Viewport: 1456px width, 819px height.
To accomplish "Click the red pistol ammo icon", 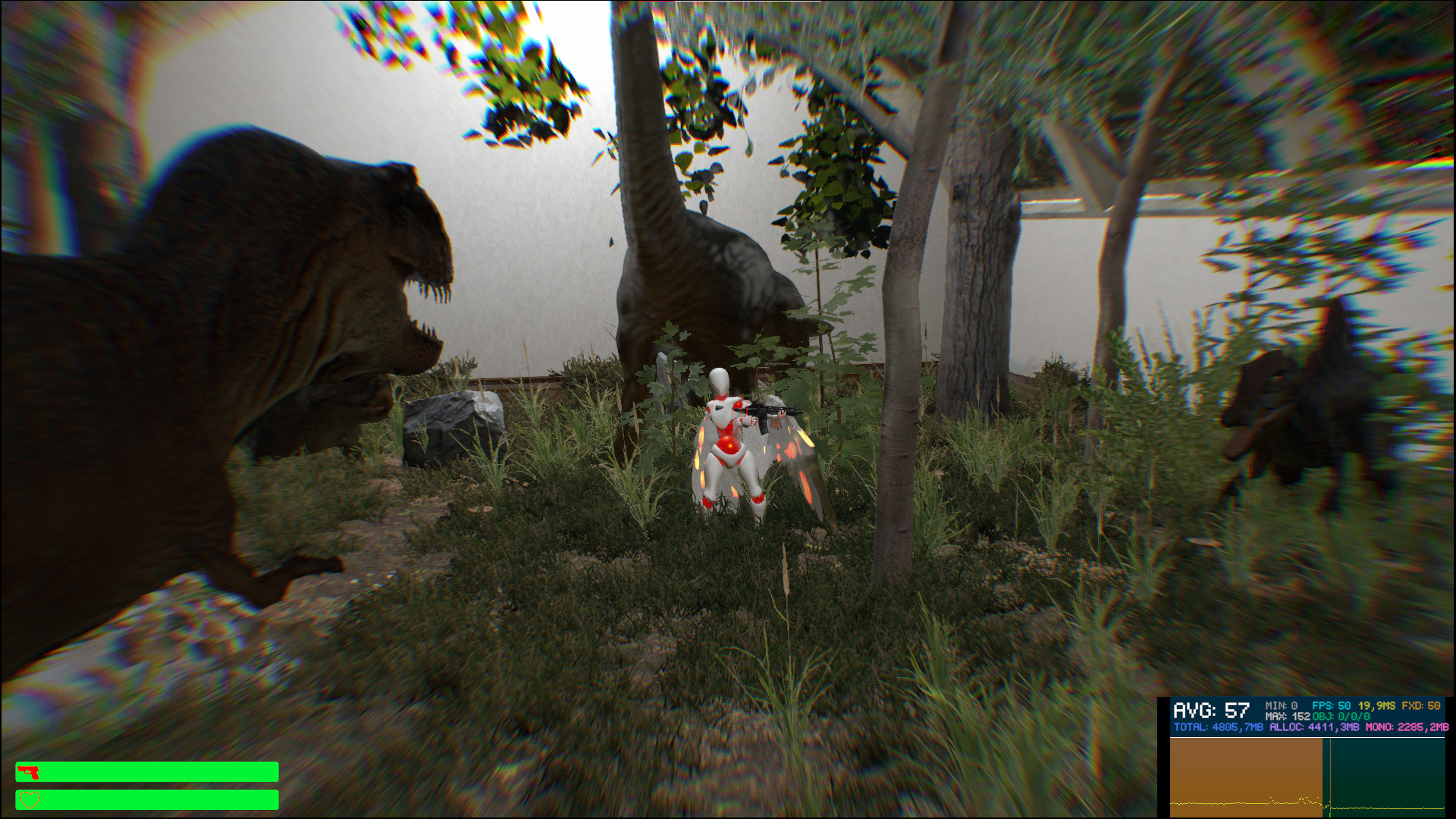I will 30,770.
